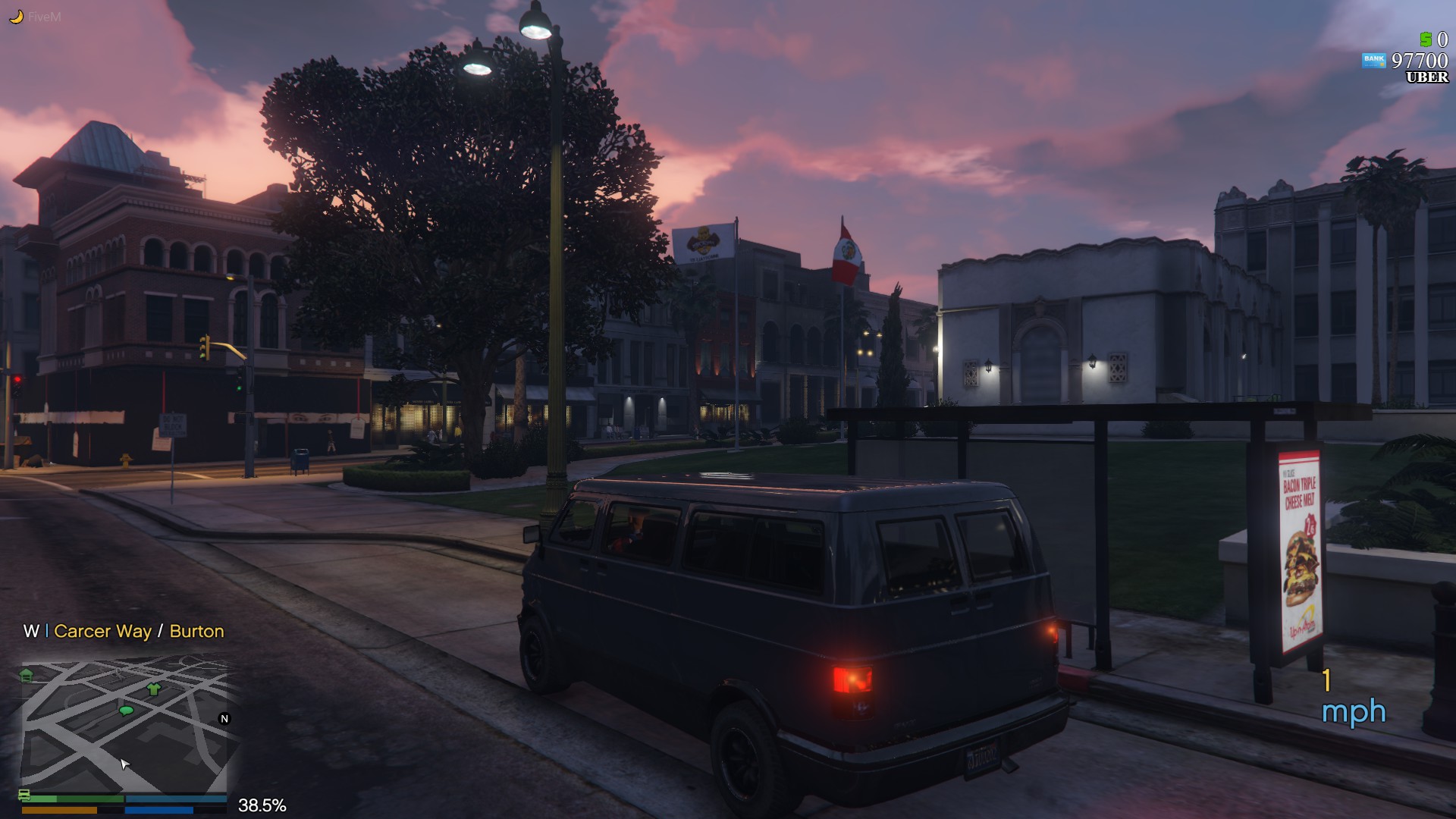Screen dimensions: 1456x819
Task: Click the t-shirt clothing store blip
Action: [x=153, y=690]
